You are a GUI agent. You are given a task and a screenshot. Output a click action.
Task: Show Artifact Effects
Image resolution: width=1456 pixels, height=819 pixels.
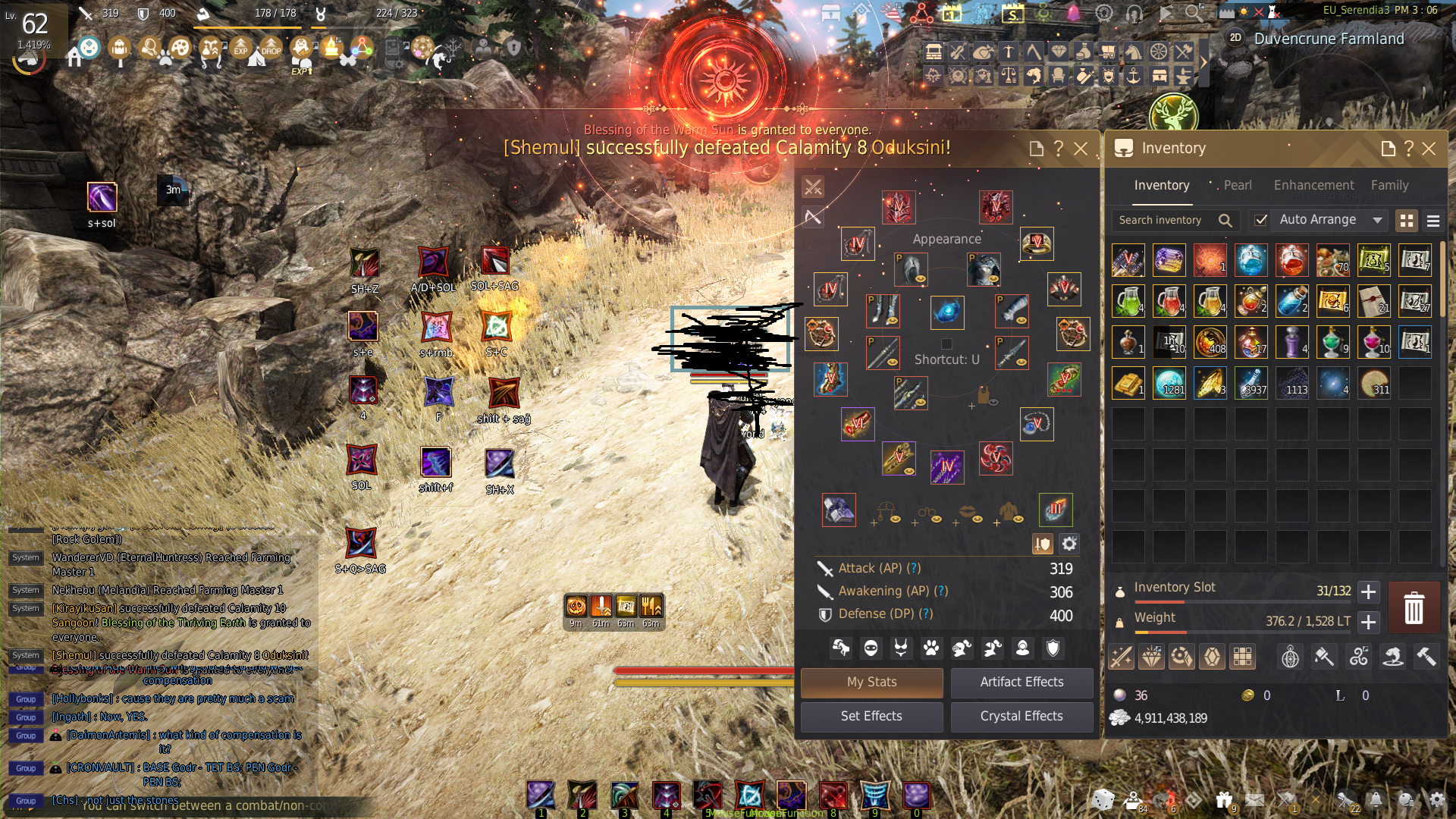[x=1021, y=682]
